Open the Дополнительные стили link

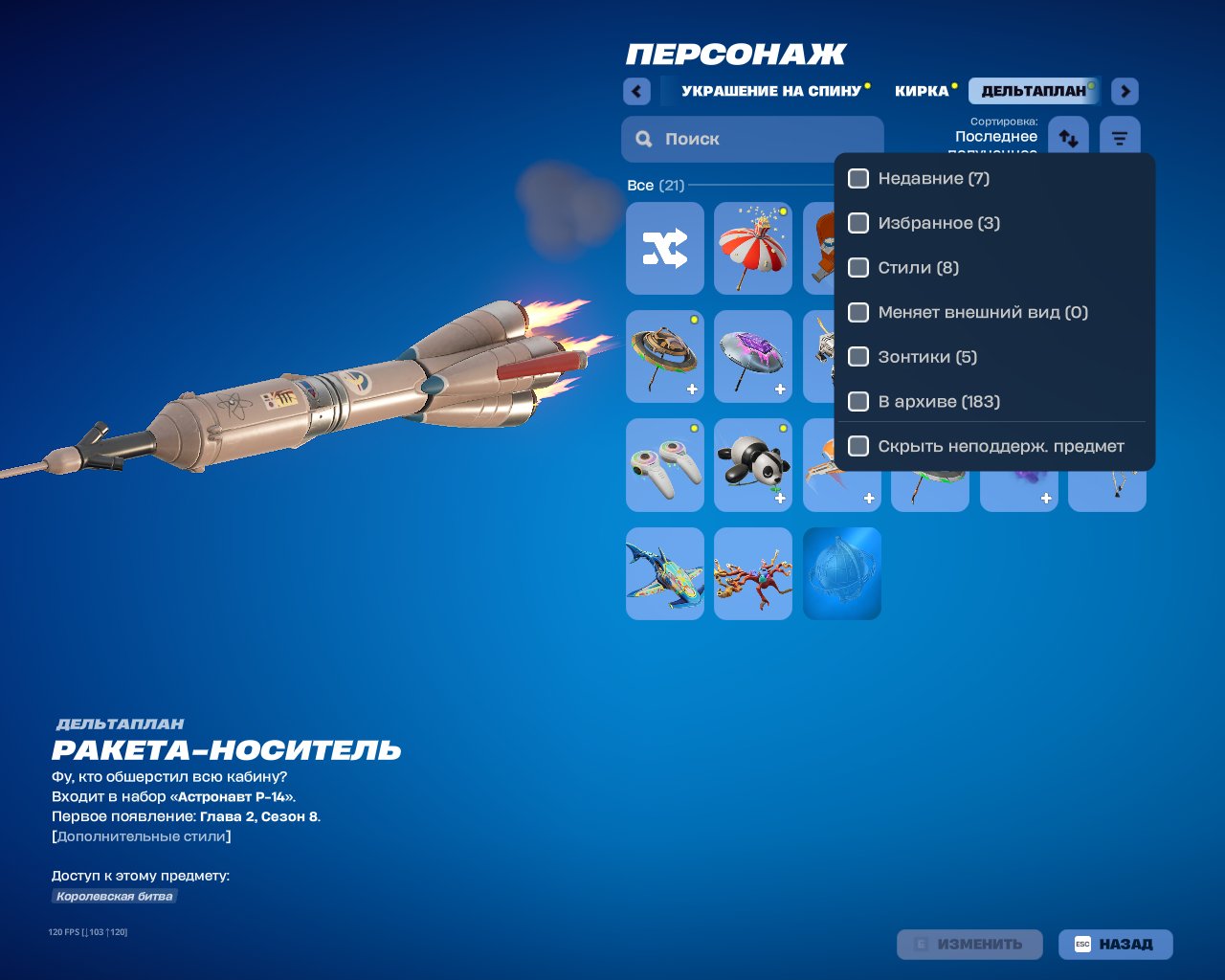(142, 836)
